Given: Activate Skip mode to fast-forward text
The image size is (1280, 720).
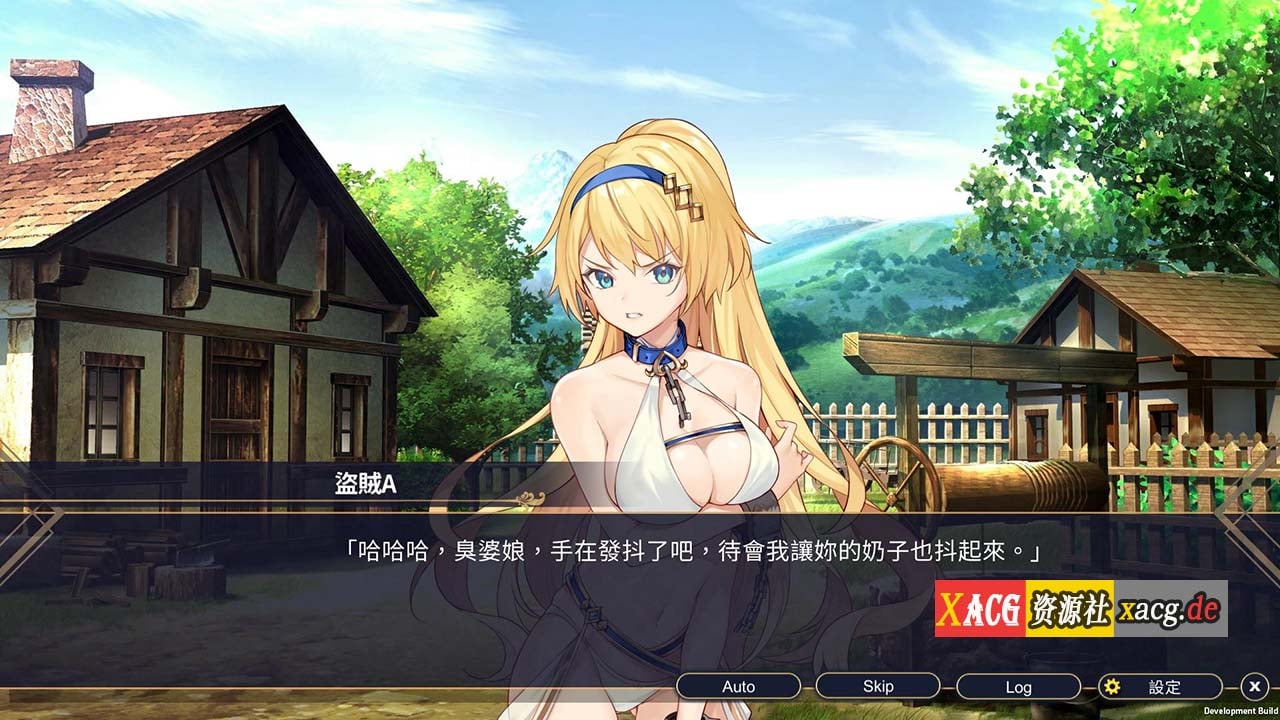Looking at the screenshot, I should tap(877, 686).
